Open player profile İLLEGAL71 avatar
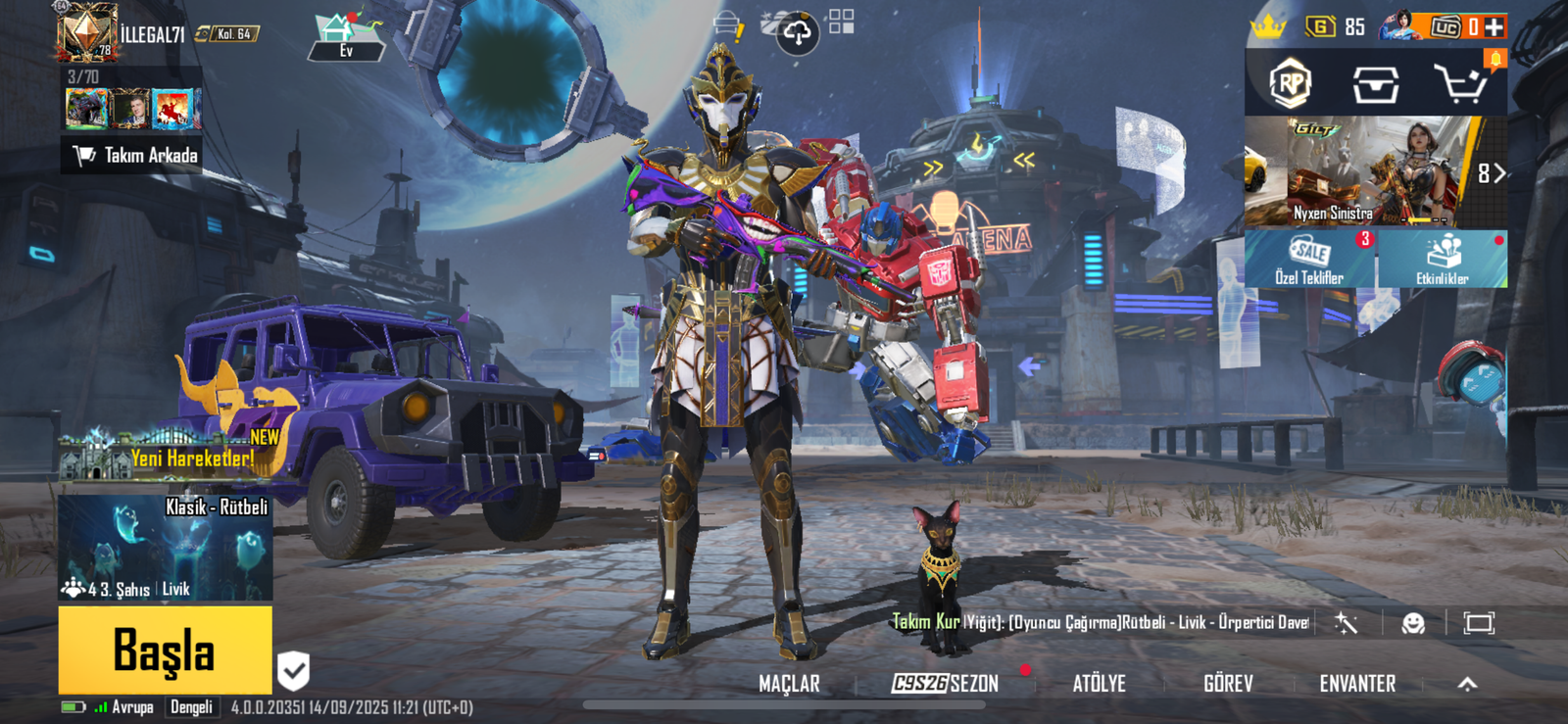 pos(87,31)
